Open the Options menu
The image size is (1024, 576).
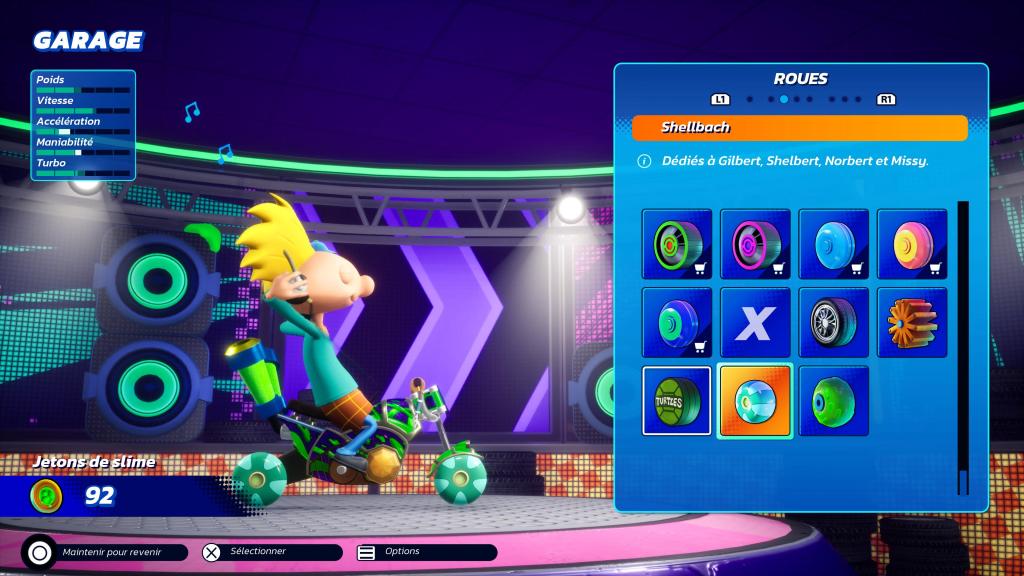coord(425,552)
